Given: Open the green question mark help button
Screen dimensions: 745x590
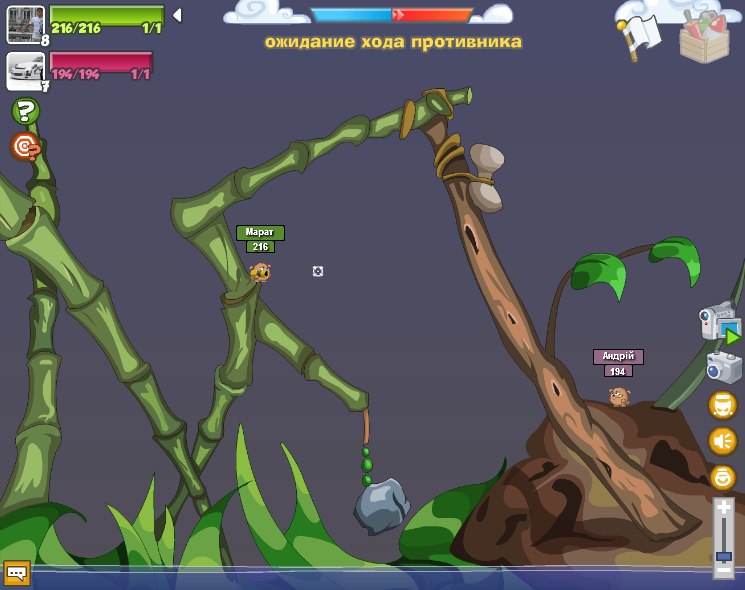Looking at the screenshot, I should pyautogui.click(x=25, y=111).
